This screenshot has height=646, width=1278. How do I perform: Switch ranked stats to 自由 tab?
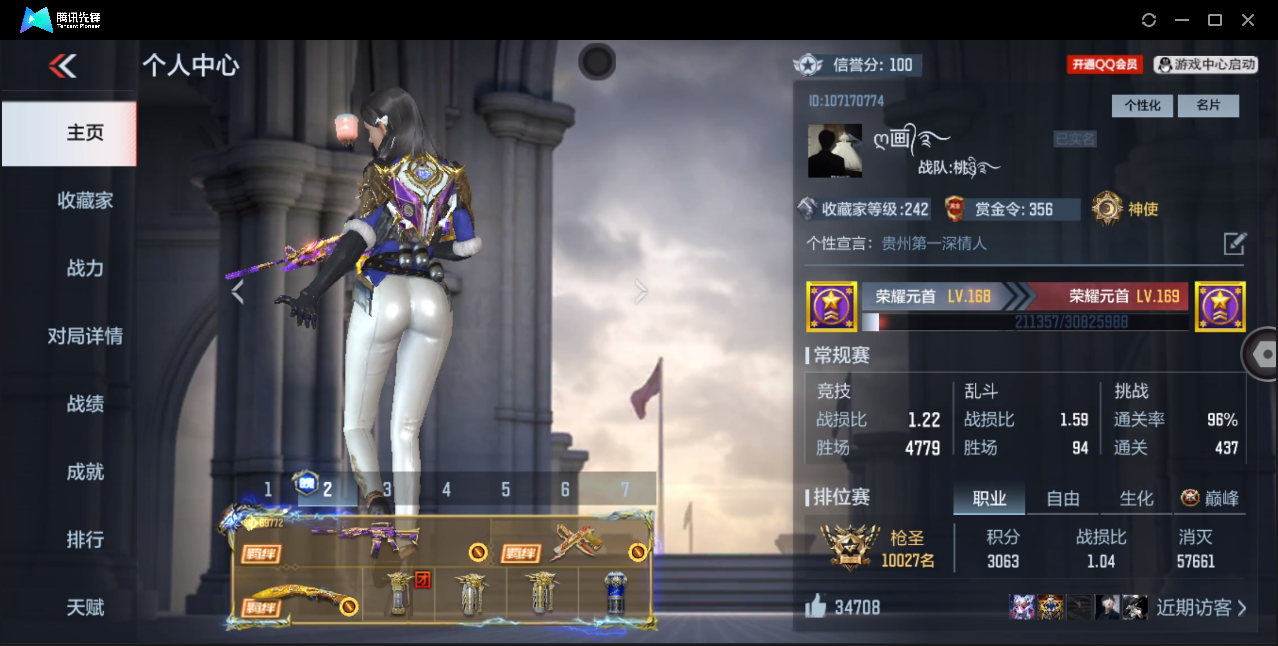(x=1063, y=498)
